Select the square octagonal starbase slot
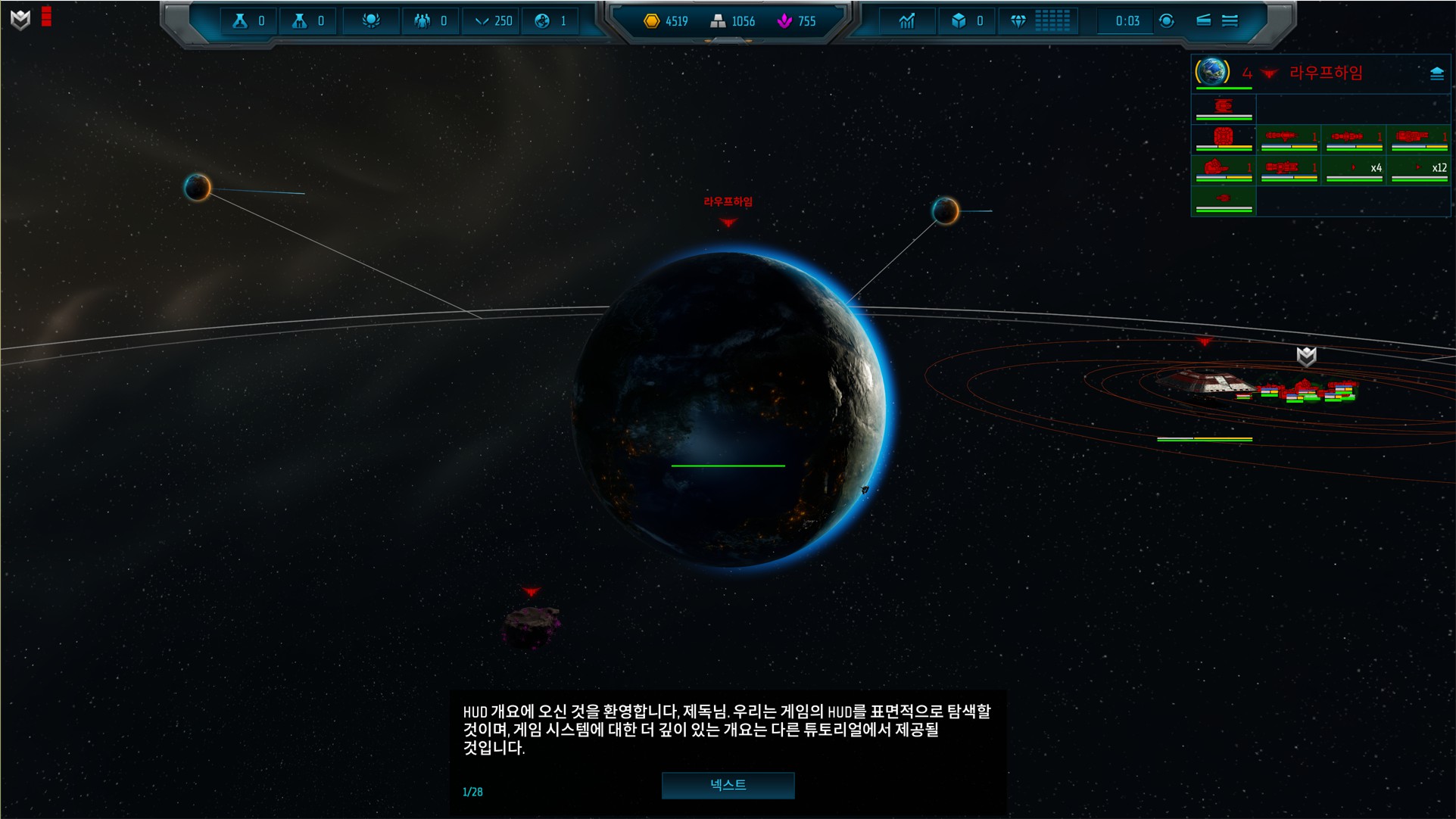This screenshot has height=819, width=1456. coord(1224,138)
